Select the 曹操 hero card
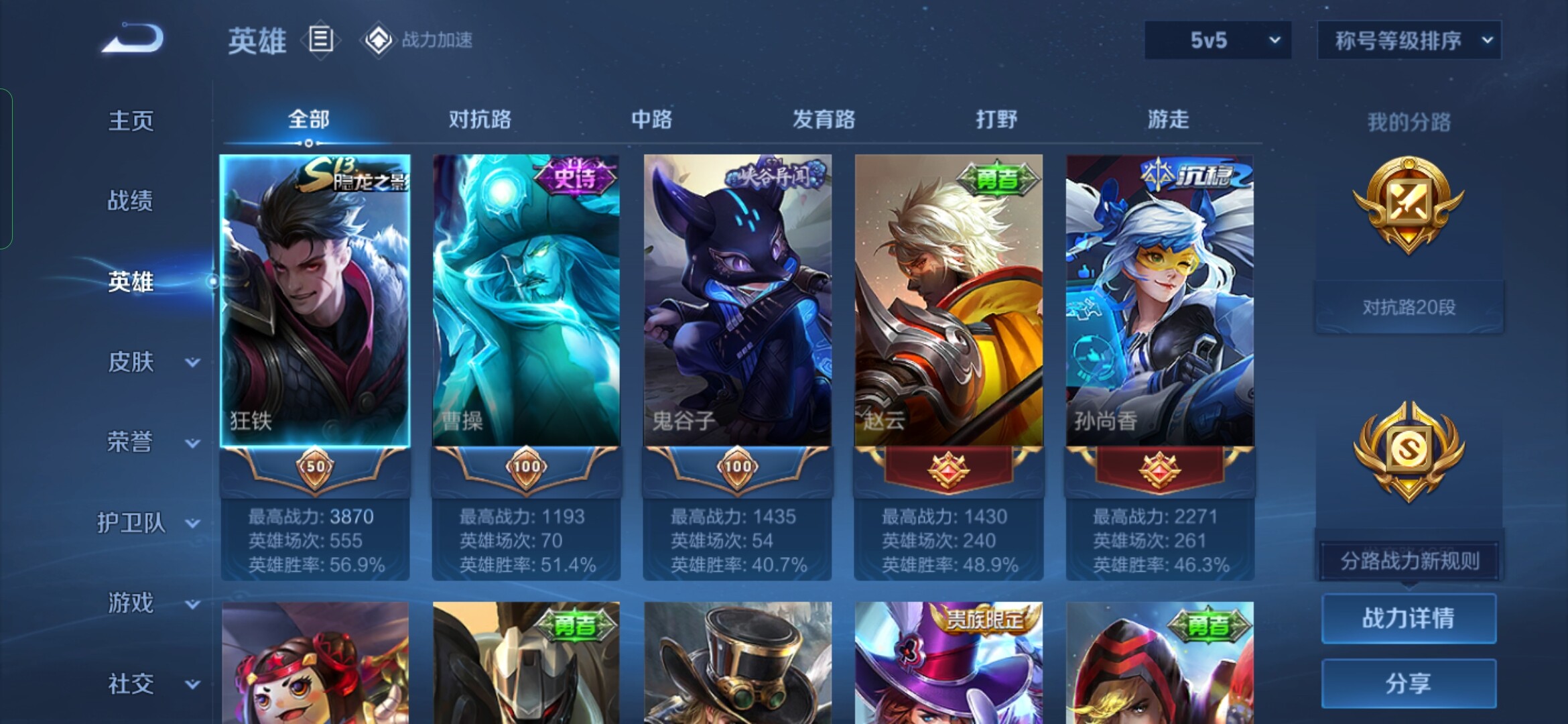1568x724 pixels. [526, 302]
